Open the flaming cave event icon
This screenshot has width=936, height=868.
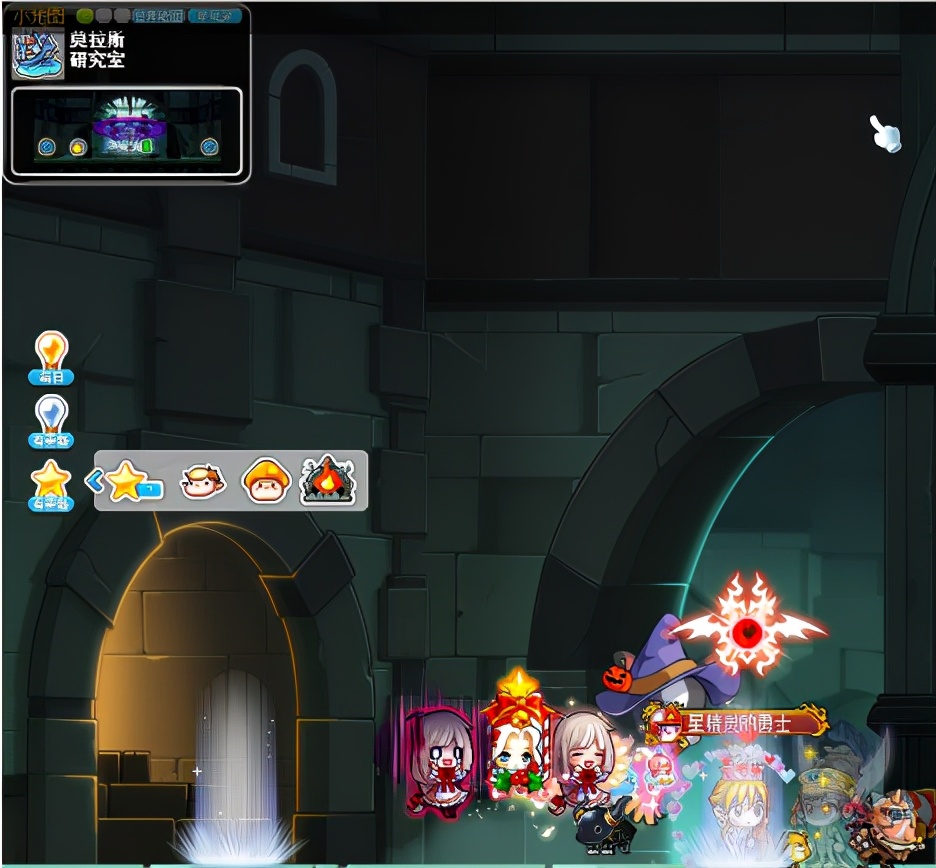(328, 481)
